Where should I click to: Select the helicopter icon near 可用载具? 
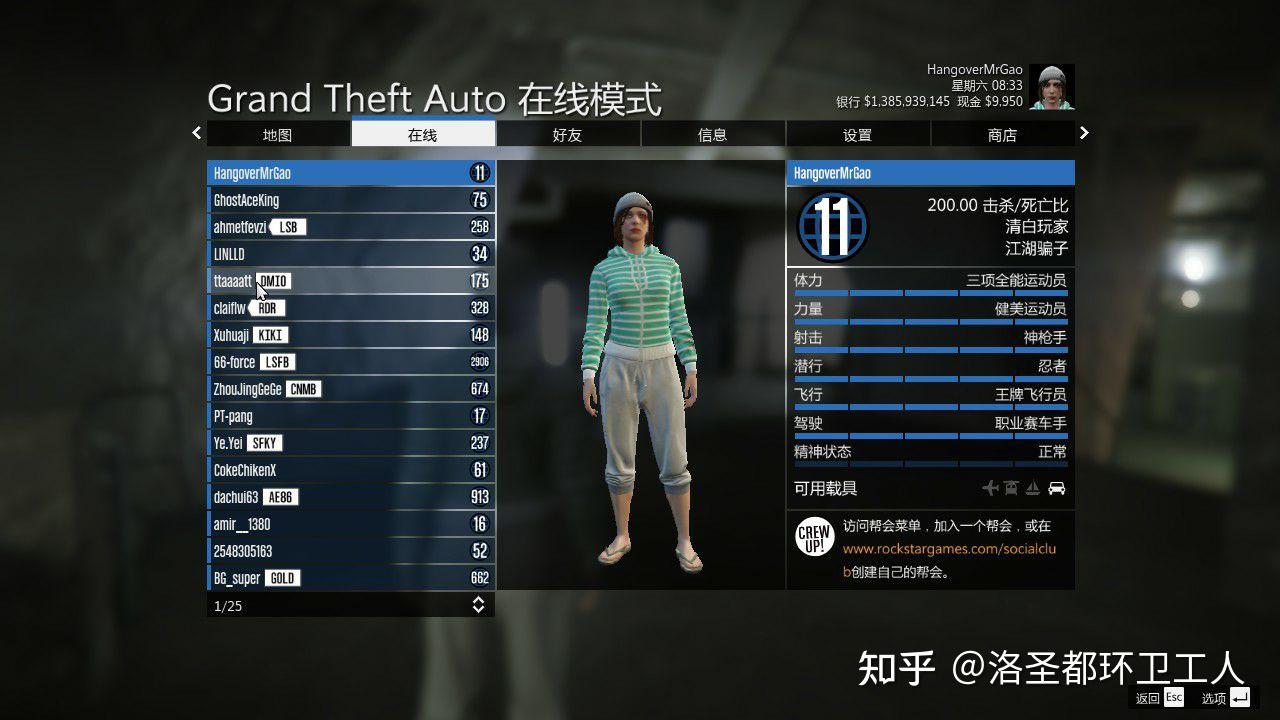(x=1009, y=488)
